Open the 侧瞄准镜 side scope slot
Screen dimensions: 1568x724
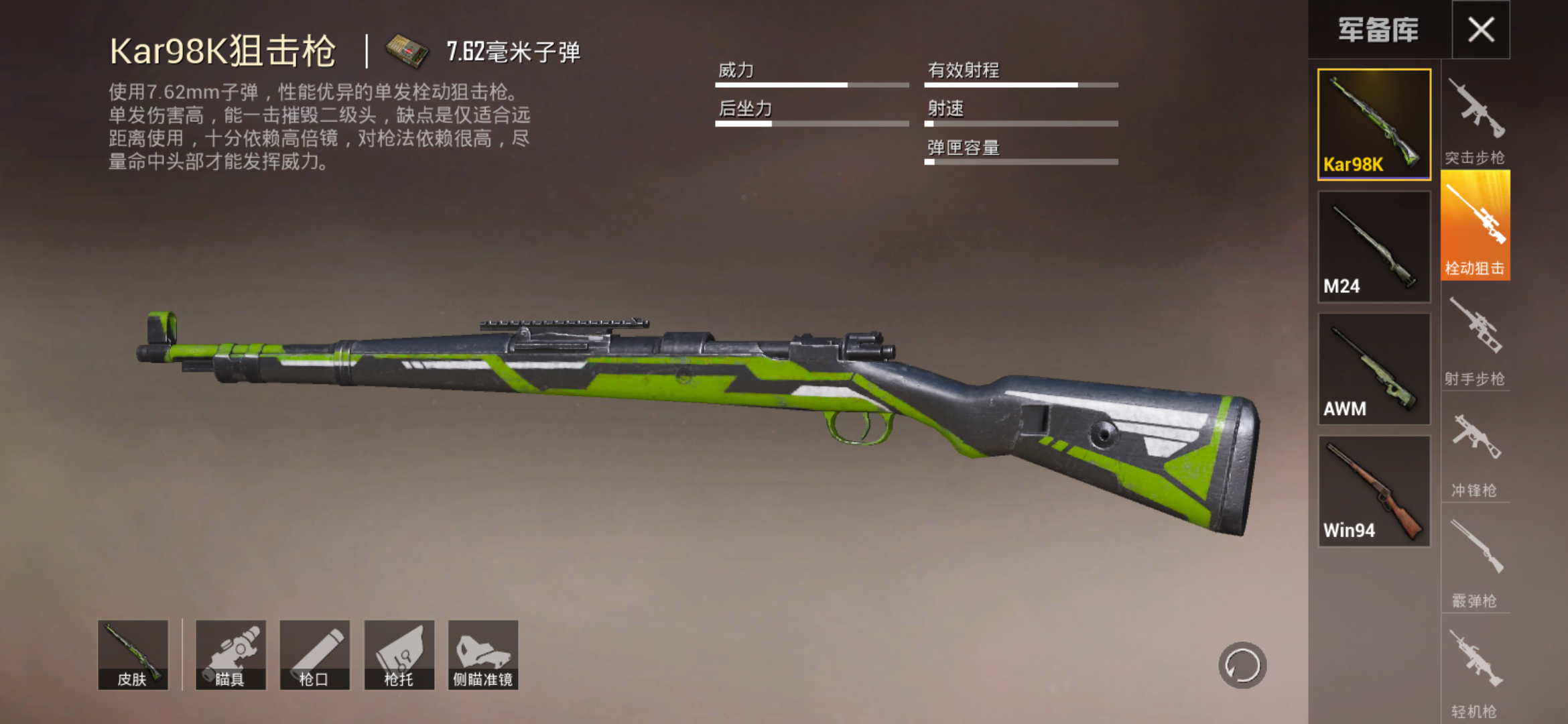pos(483,656)
